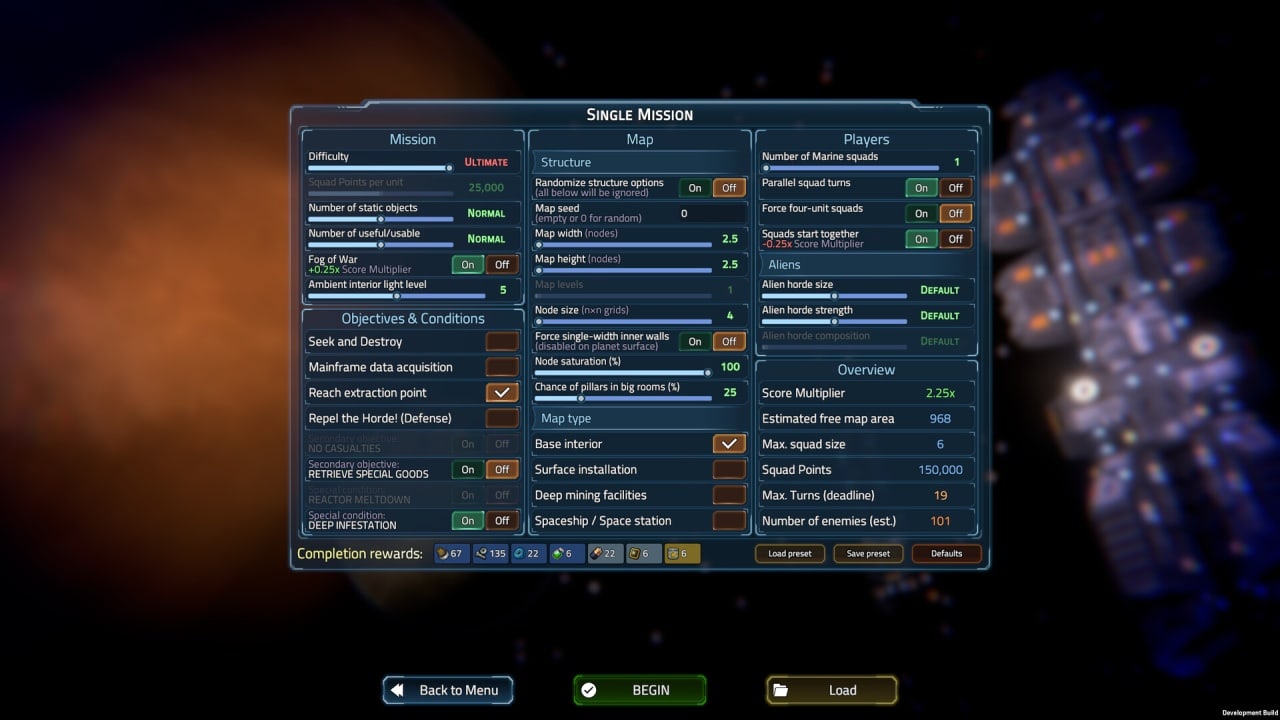Set Force four-unit squads to On
The image size is (1280, 720).
[x=921, y=213]
